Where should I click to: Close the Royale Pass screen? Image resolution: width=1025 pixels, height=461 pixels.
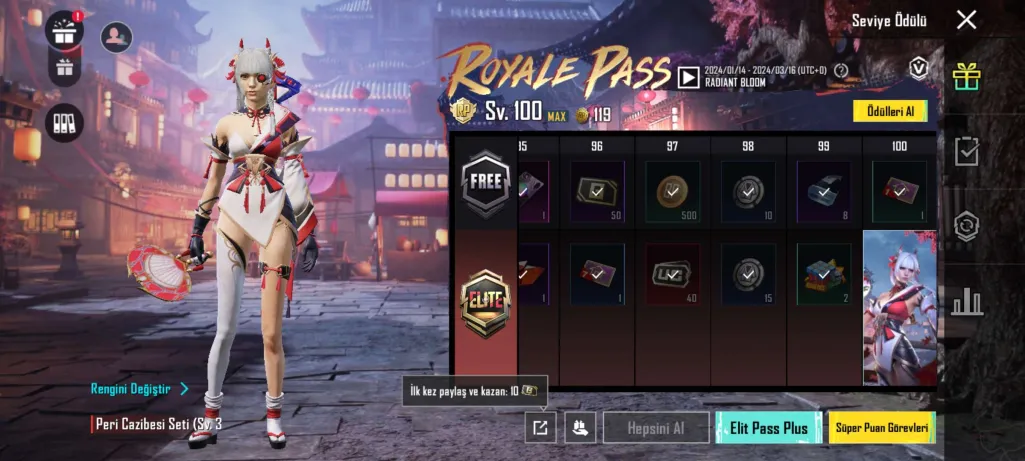(x=966, y=20)
